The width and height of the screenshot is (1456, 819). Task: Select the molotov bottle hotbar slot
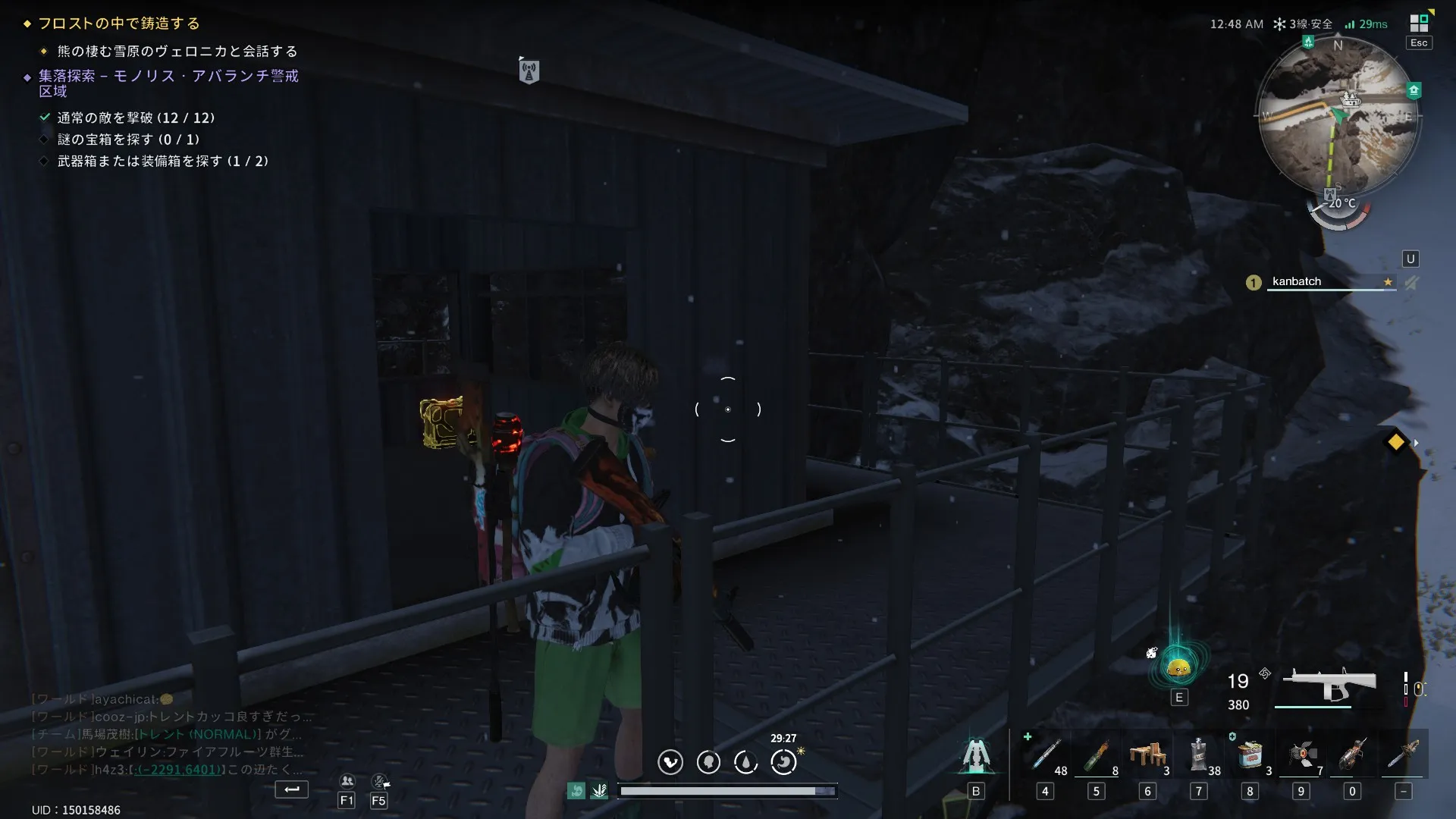(x=1096, y=755)
